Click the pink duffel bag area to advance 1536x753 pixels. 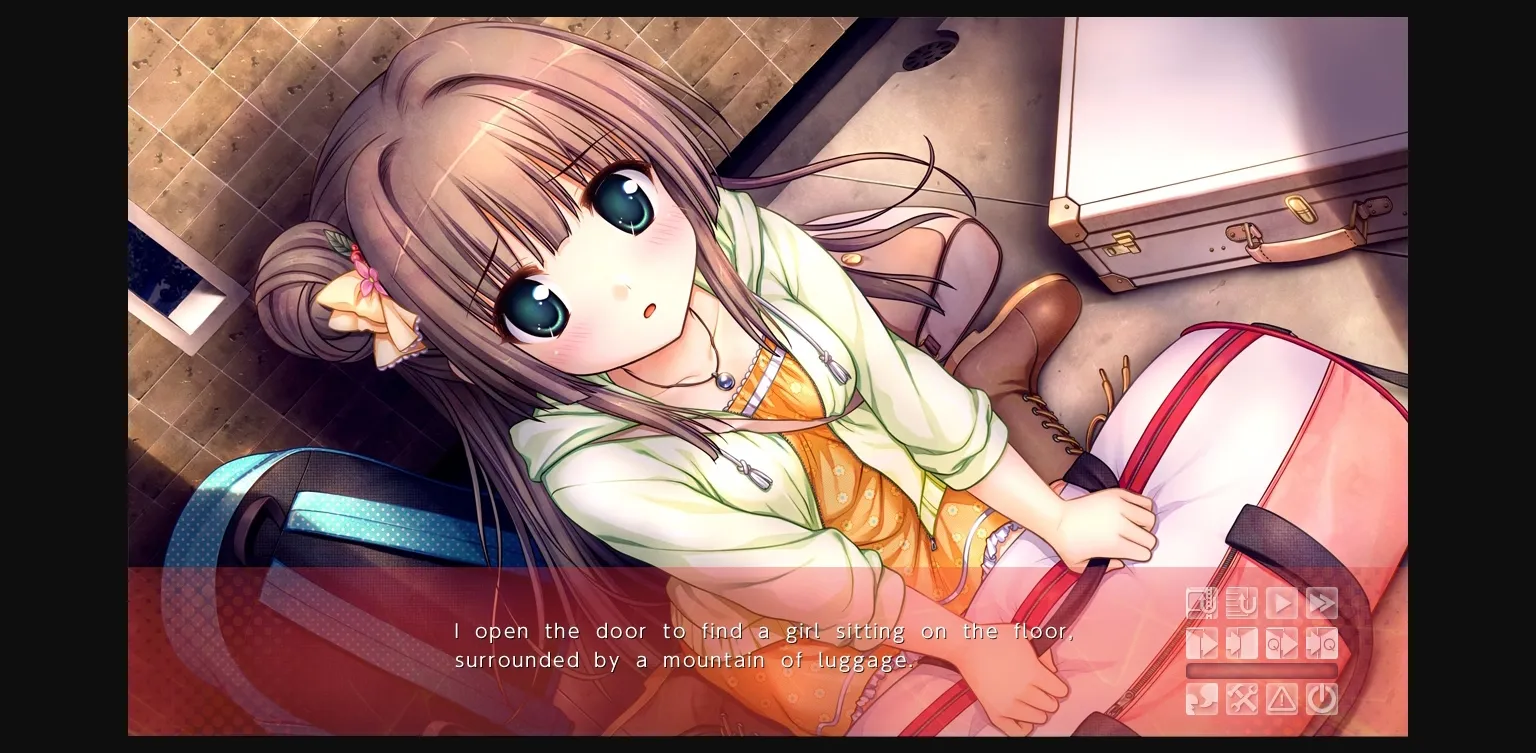point(1250,430)
